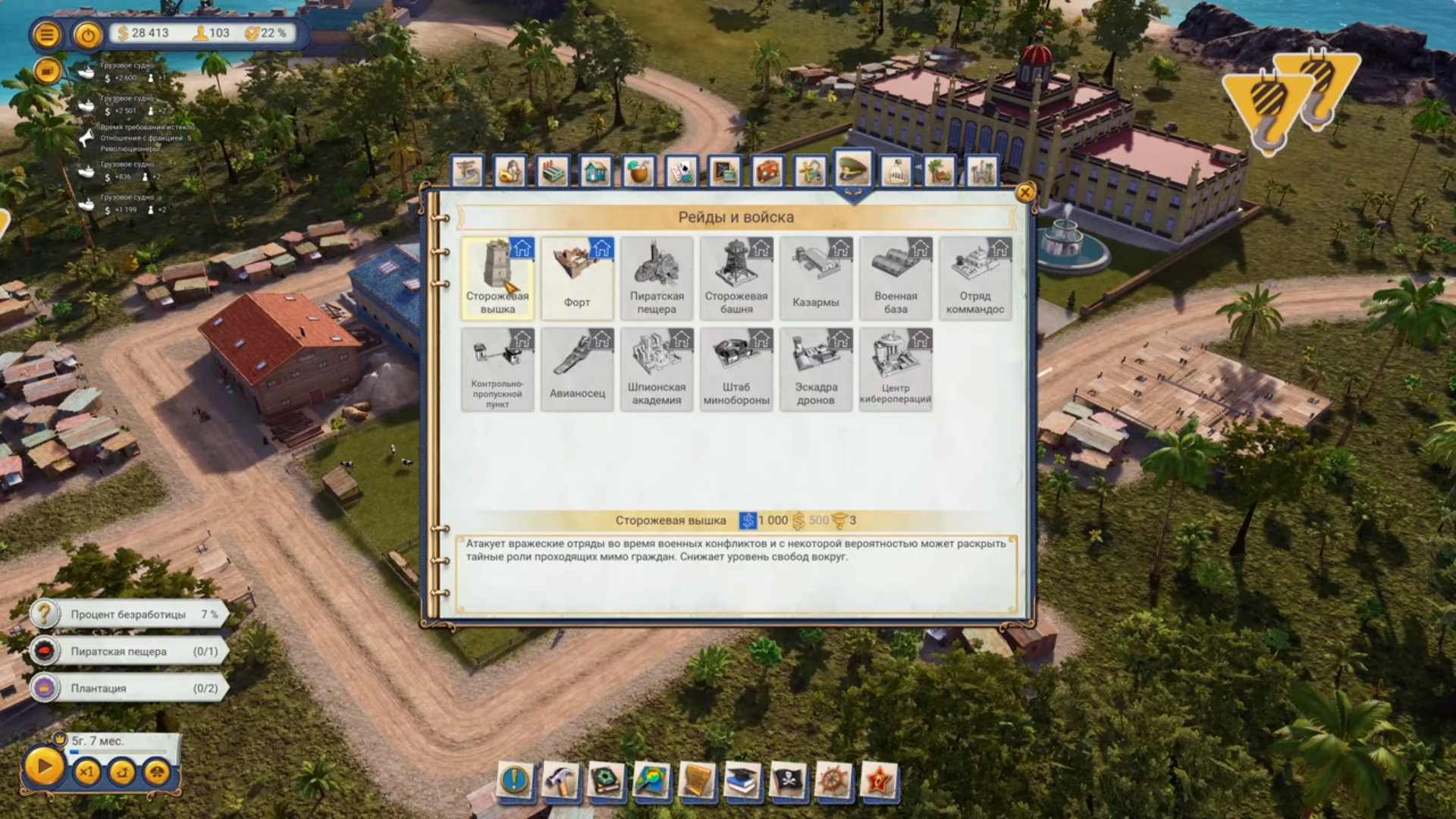Image resolution: width=1456 pixels, height=819 pixels.
Task: Open the Процент безработицы objective entry
Action: pos(129,614)
